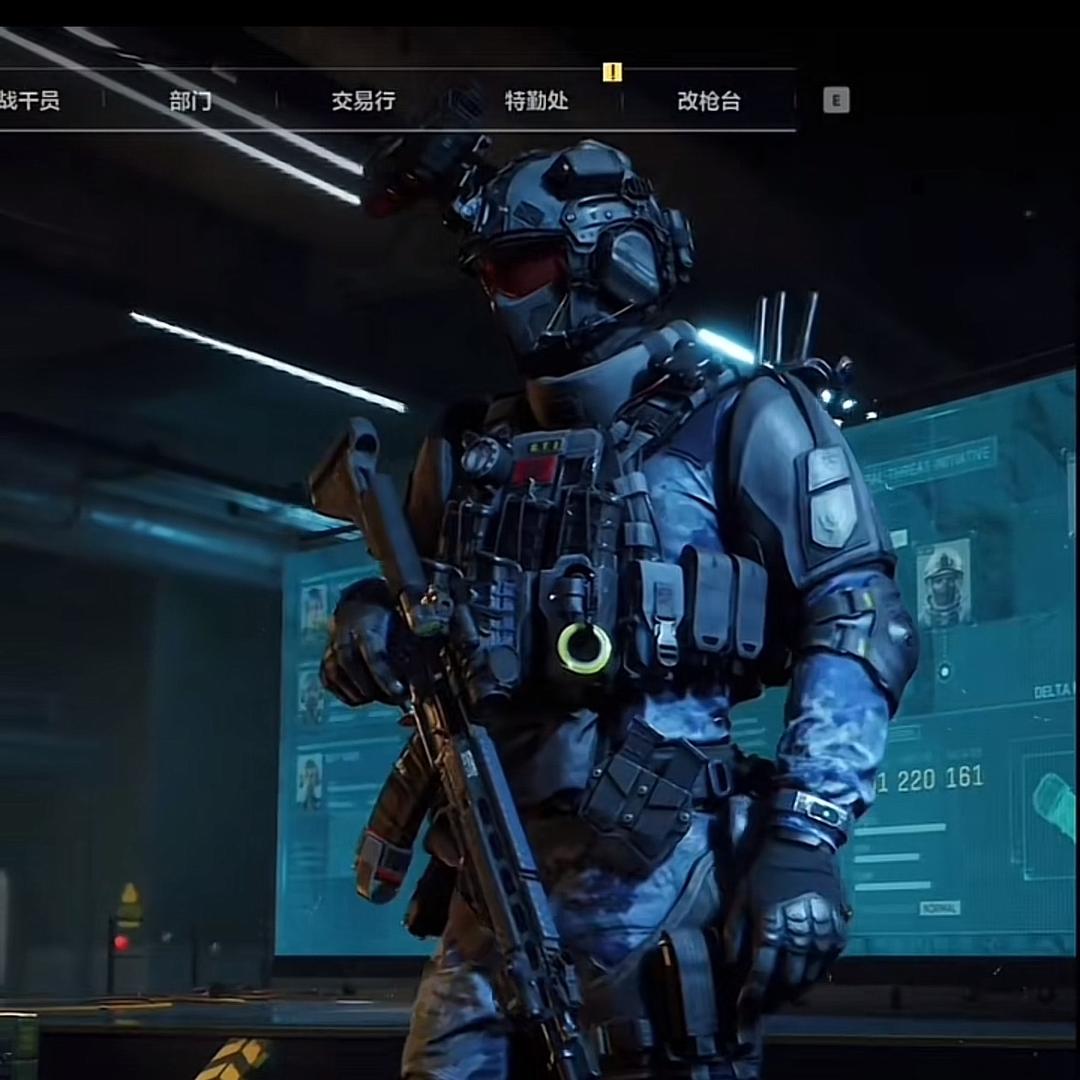This screenshot has height=1080, width=1080.
Task: Open the 干员 operator tab
Action: click(30, 101)
